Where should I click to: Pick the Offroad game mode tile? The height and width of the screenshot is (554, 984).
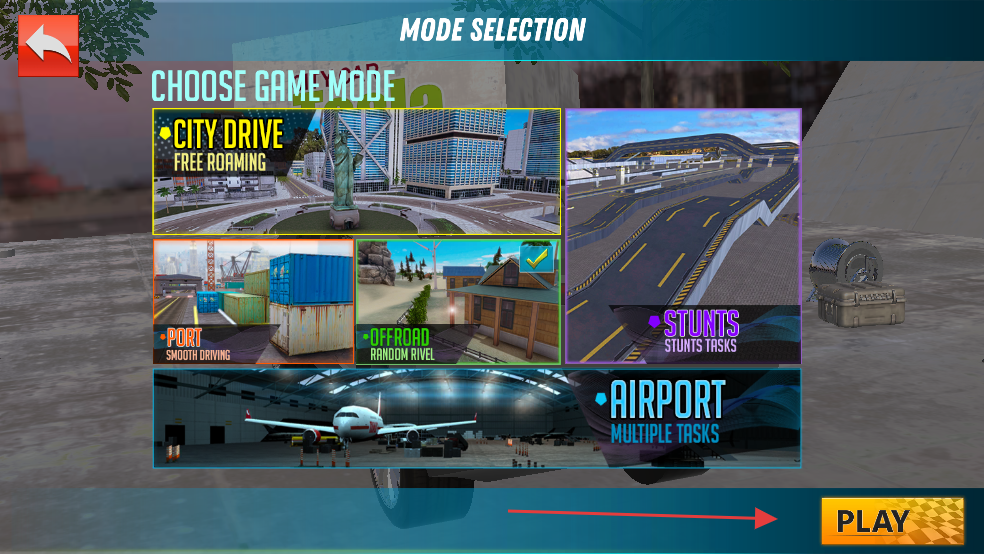click(458, 301)
